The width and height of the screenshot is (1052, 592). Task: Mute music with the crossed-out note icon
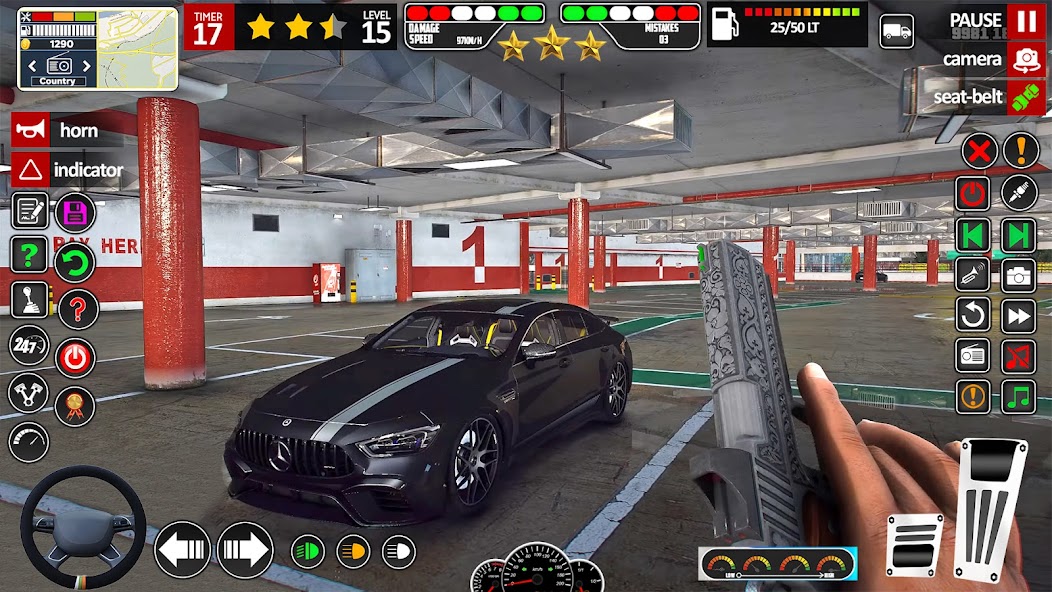1019,354
